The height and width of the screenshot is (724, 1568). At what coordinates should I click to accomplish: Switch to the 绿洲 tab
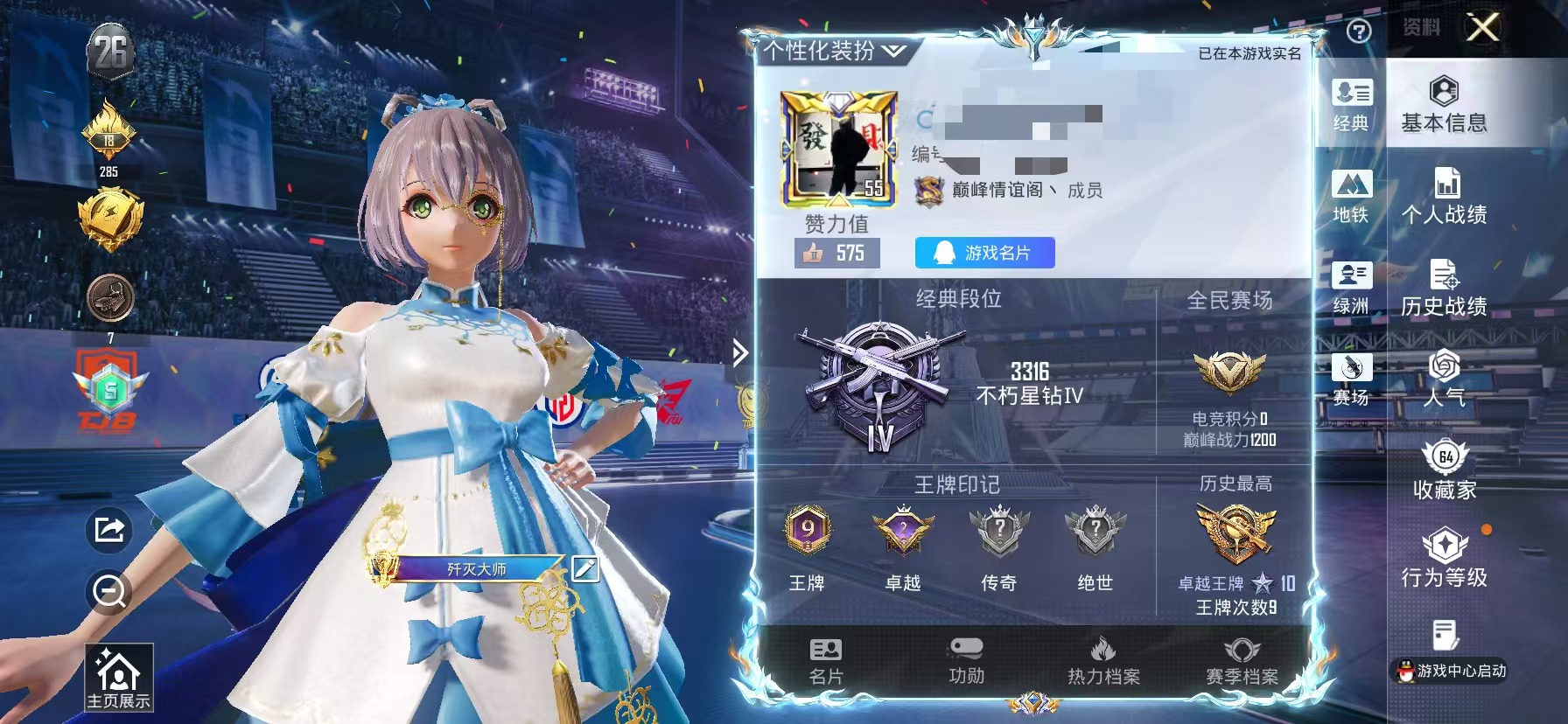[x=1354, y=289]
